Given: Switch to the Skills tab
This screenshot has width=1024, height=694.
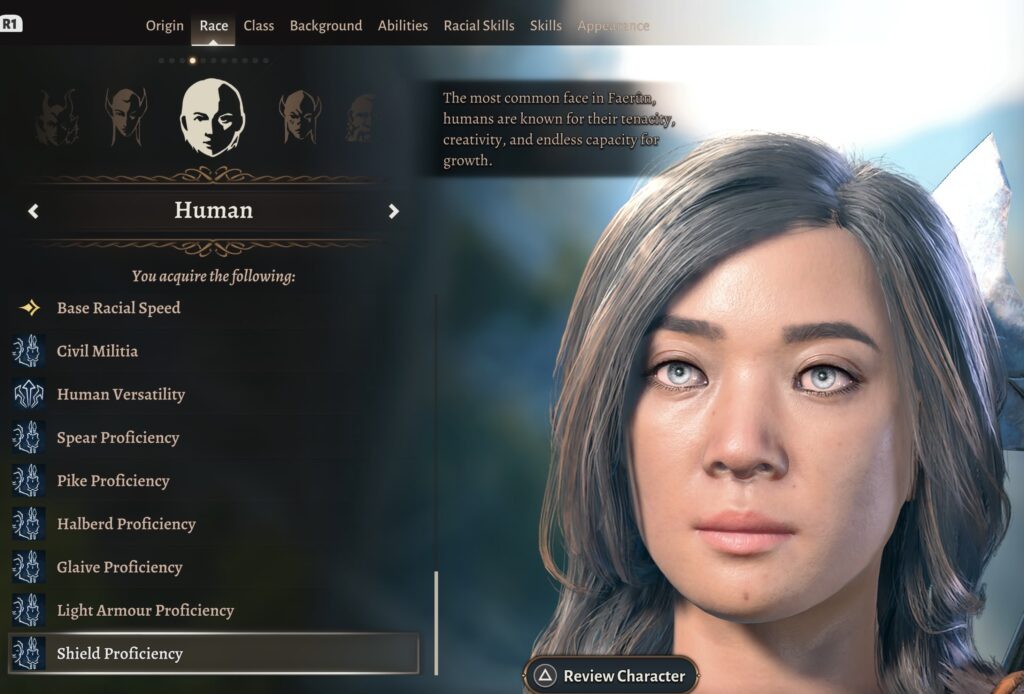Looking at the screenshot, I should (x=546, y=26).
